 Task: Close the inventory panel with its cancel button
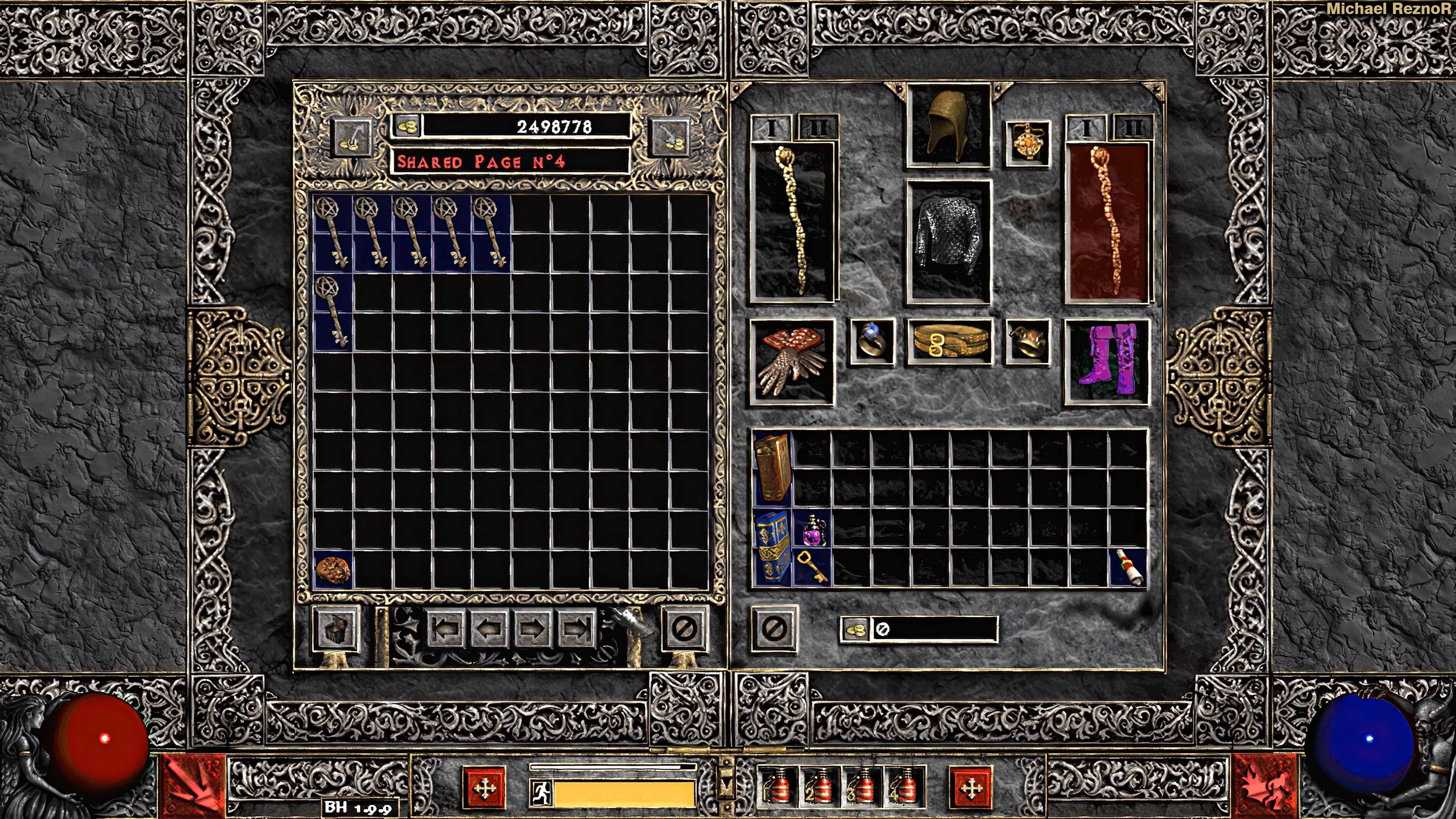click(x=774, y=628)
